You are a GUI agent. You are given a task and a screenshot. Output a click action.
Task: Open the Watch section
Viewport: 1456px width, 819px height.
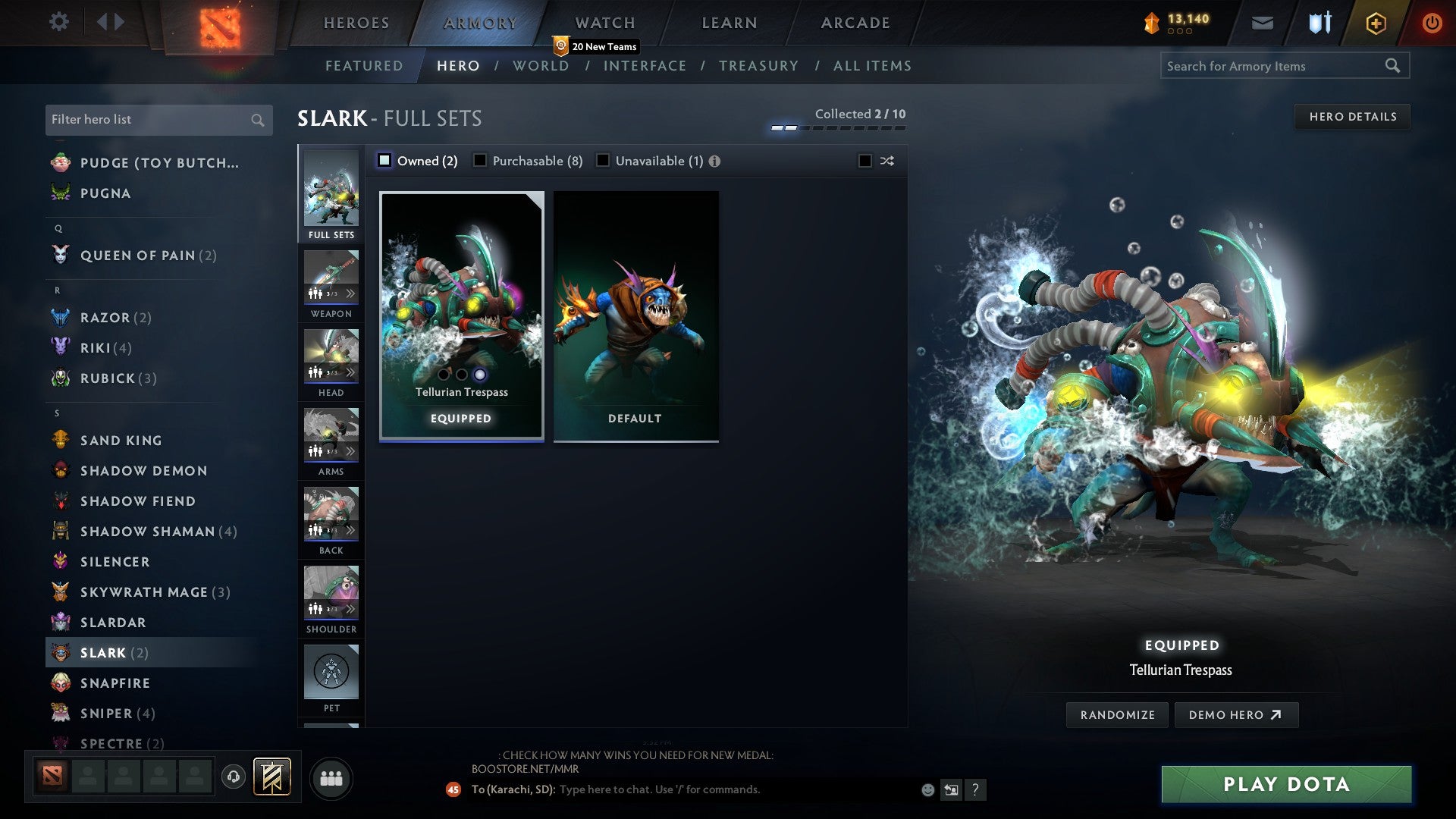604,23
